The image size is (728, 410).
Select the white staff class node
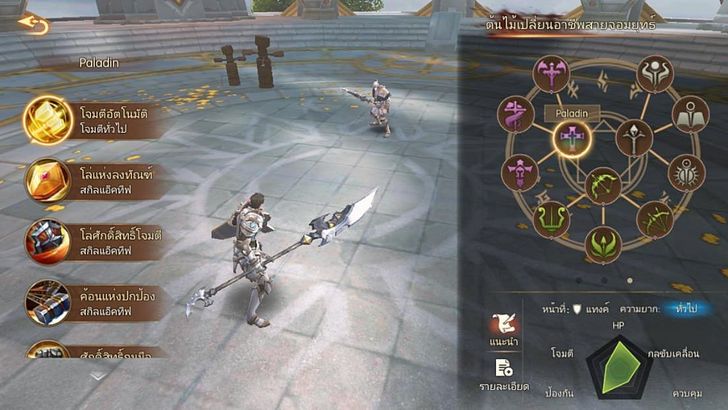point(634,137)
